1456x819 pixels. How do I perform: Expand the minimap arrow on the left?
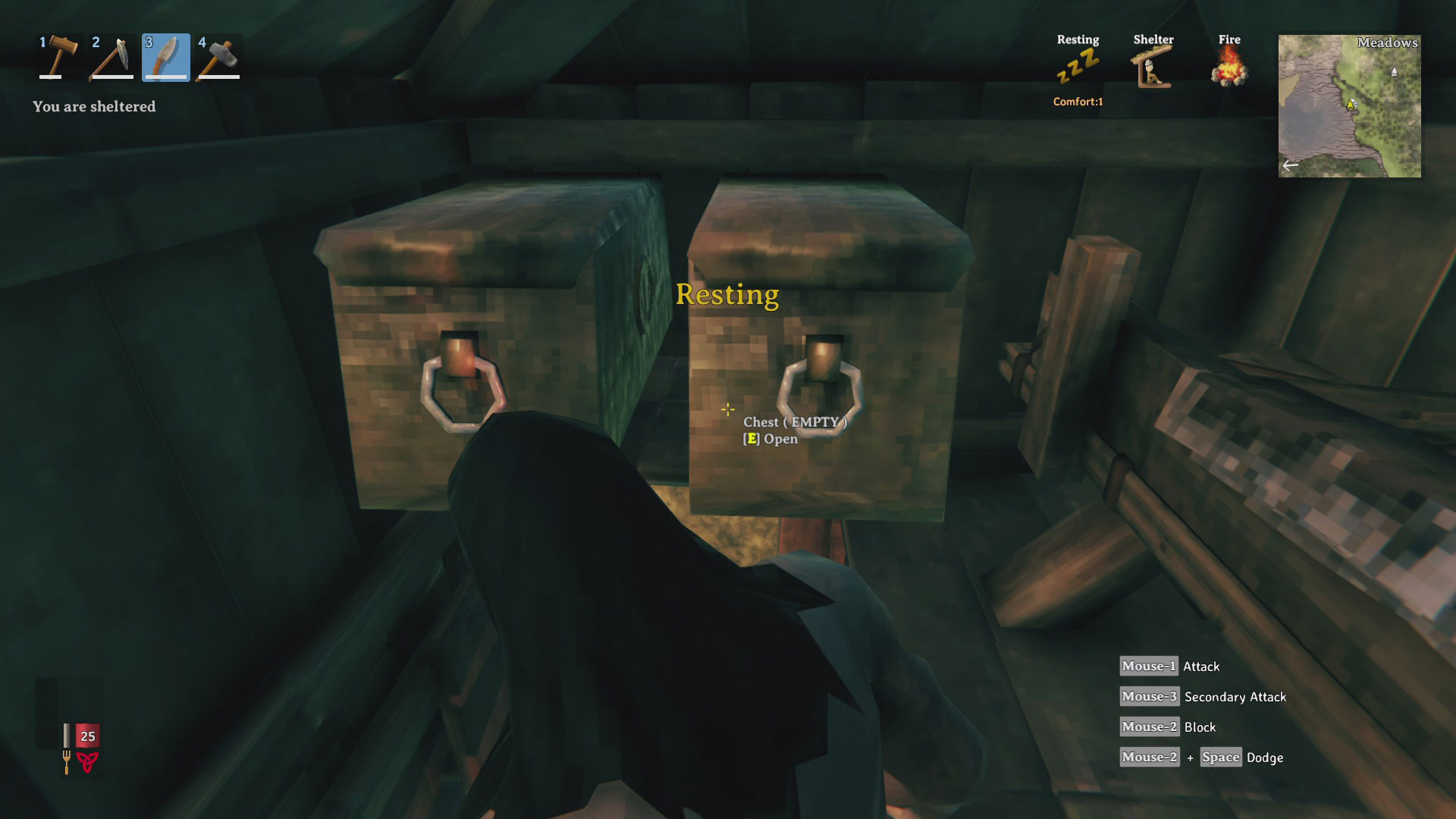[1291, 164]
